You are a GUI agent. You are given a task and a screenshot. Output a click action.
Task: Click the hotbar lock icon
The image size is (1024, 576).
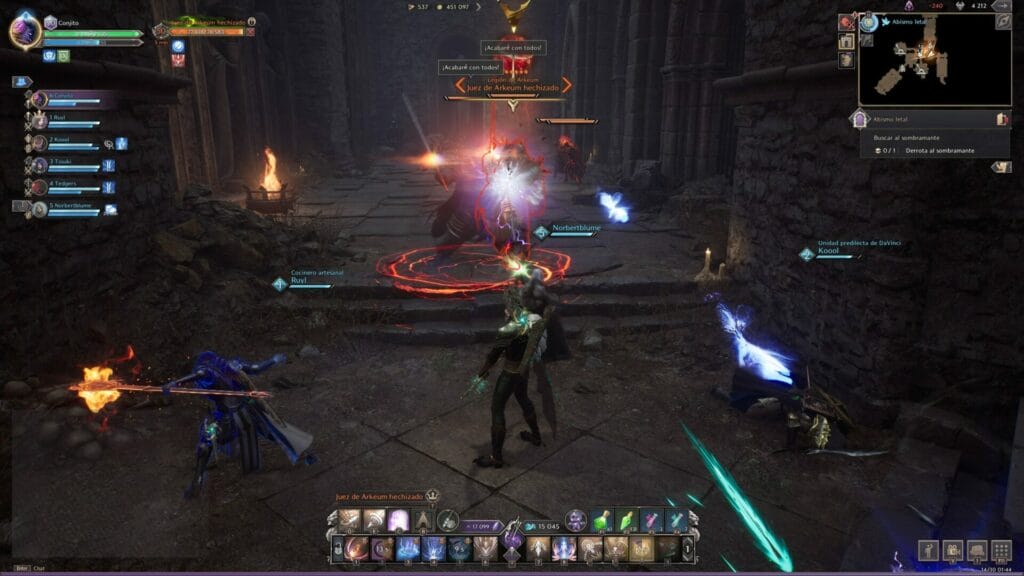click(x=337, y=548)
